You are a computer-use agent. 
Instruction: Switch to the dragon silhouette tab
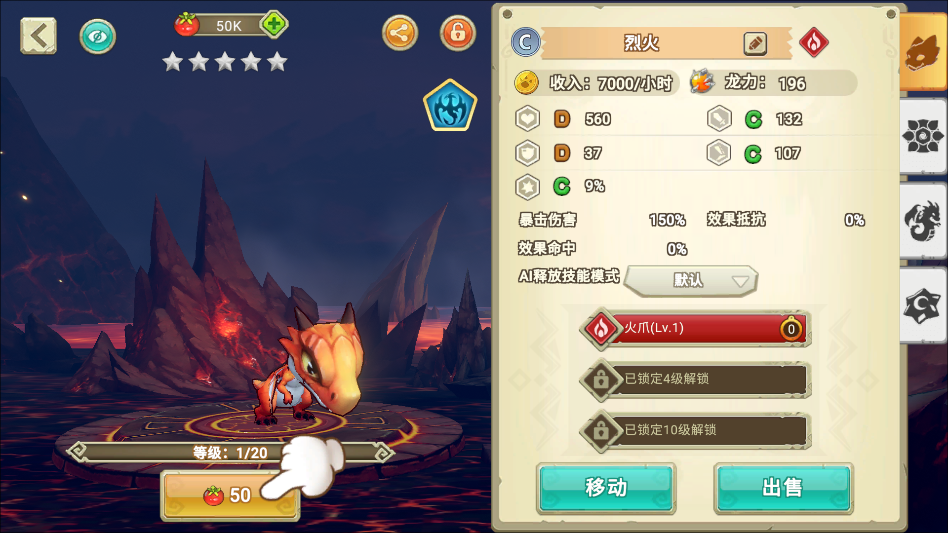(x=922, y=222)
